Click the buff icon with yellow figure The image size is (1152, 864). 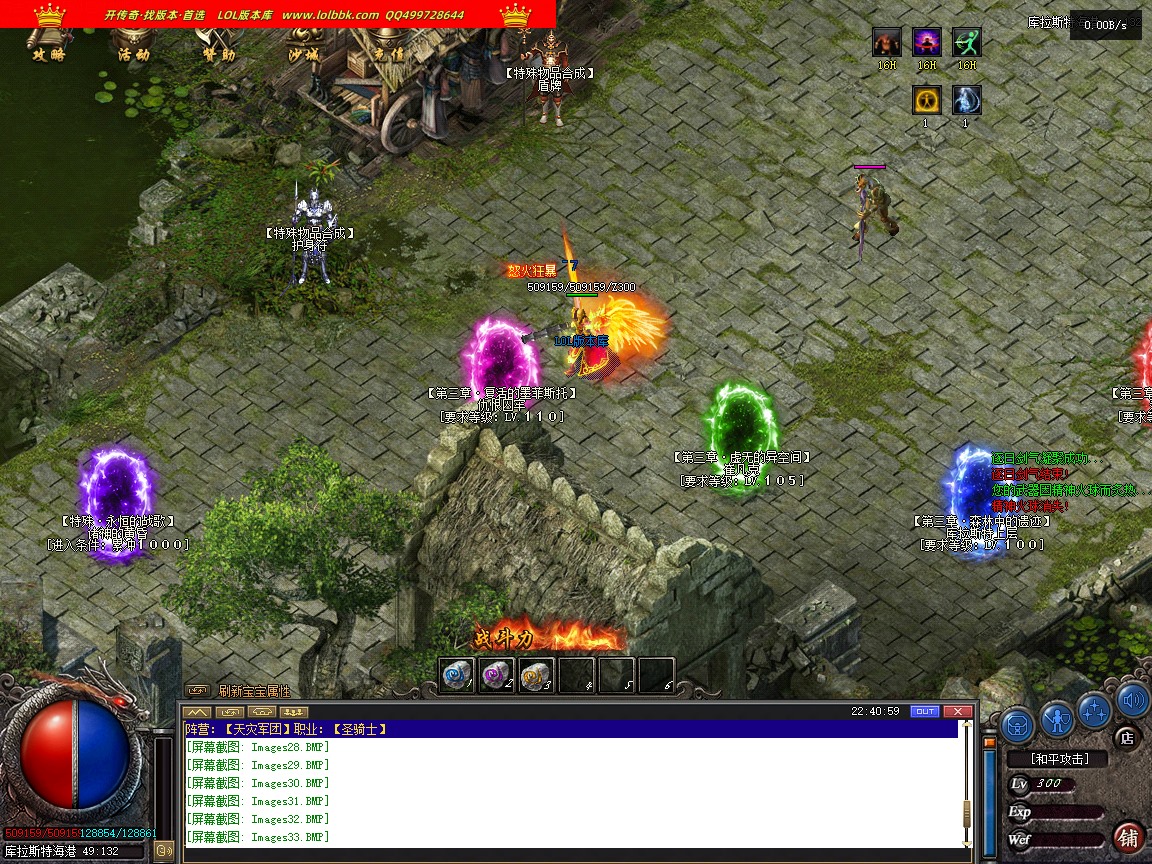(x=926, y=100)
